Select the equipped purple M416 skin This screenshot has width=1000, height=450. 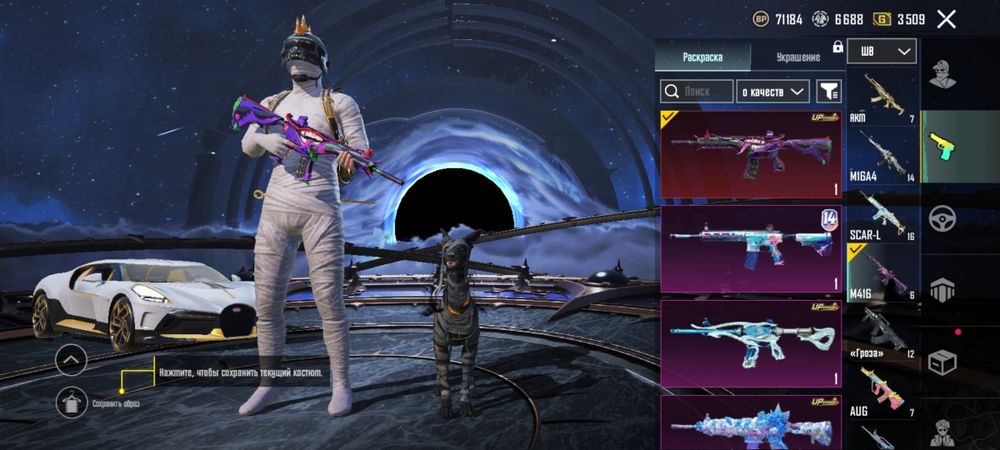point(751,154)
